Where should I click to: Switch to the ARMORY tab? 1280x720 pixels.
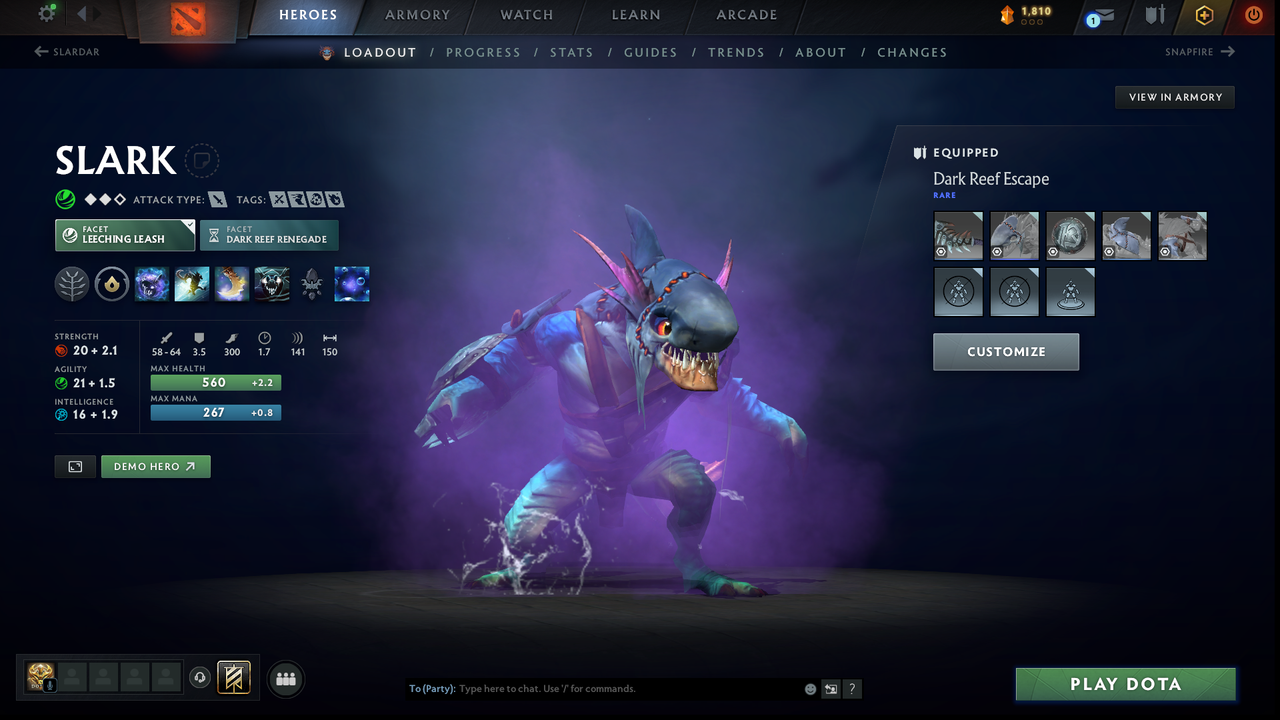click(x=417, y=15)
